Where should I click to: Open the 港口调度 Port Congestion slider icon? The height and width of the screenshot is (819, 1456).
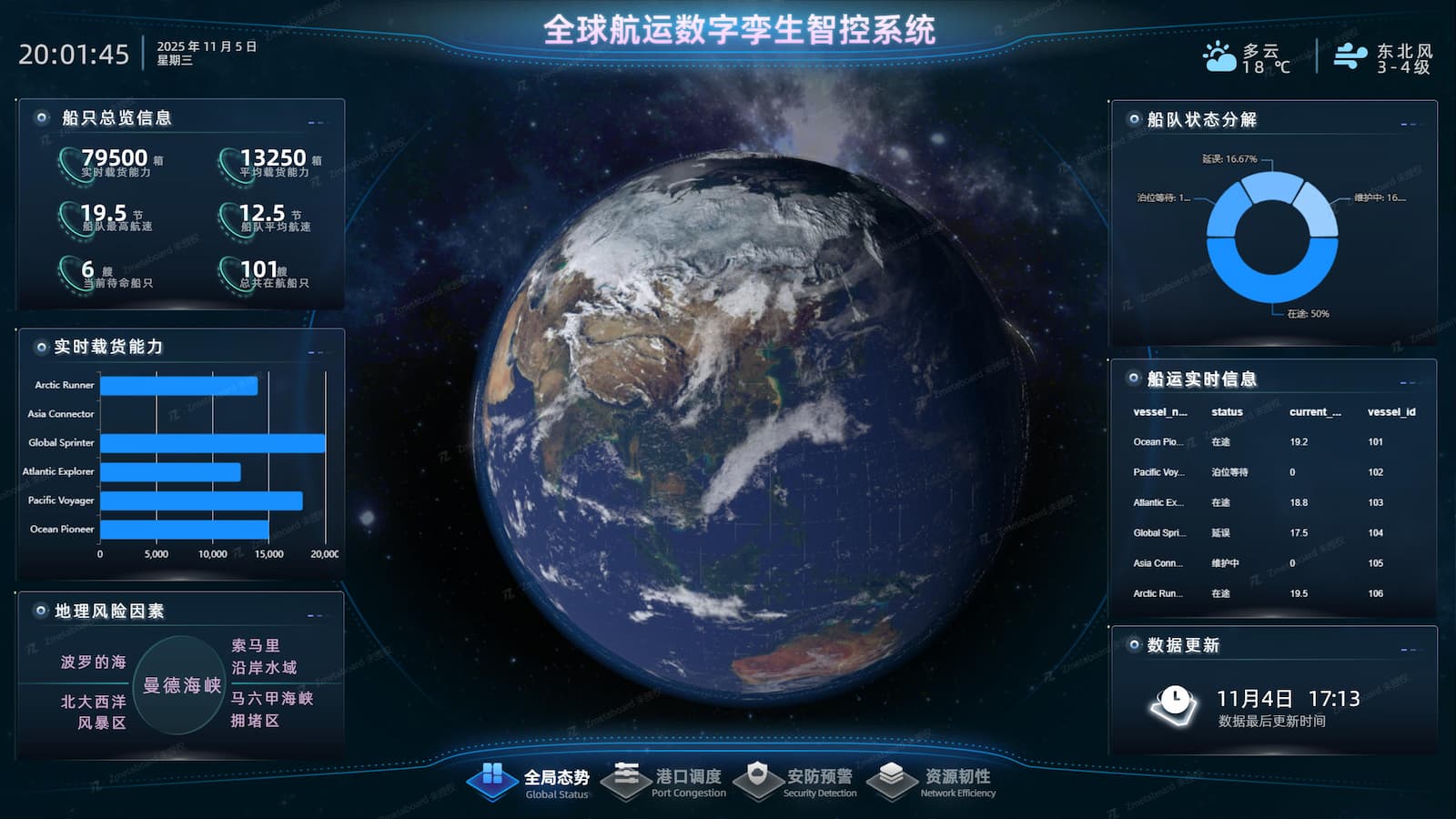coord(628,778)
